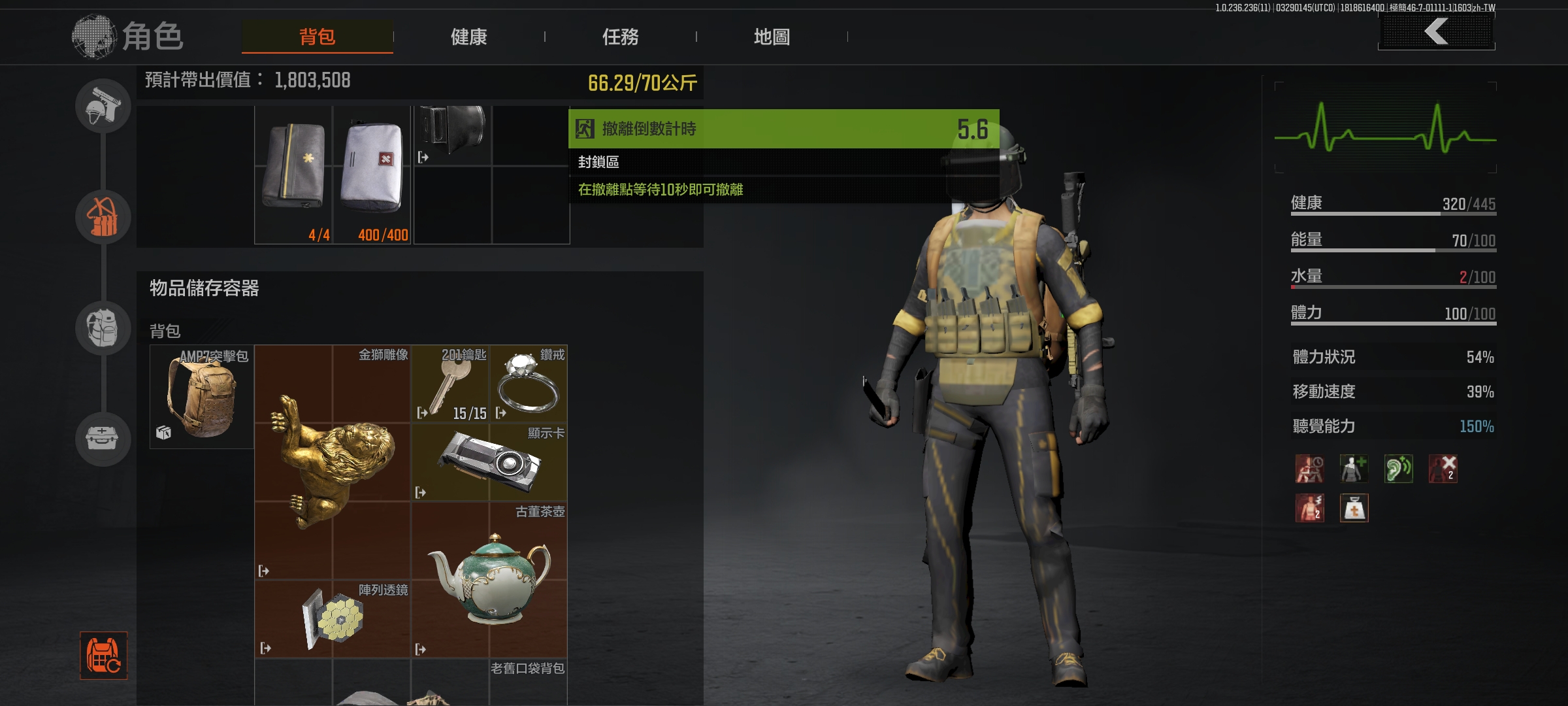Select the AMP7突擊包 backpack slot
This screenshot has height=706, width=1568.
pyautogui.click(x=202, y=397)
